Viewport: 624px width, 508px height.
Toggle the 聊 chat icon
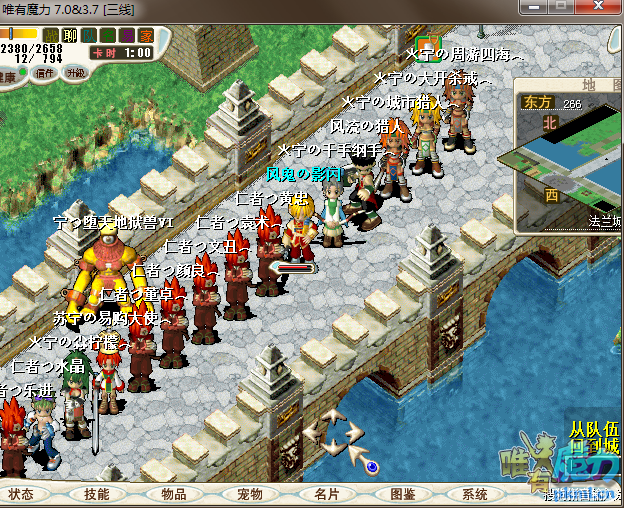[70, 36]
